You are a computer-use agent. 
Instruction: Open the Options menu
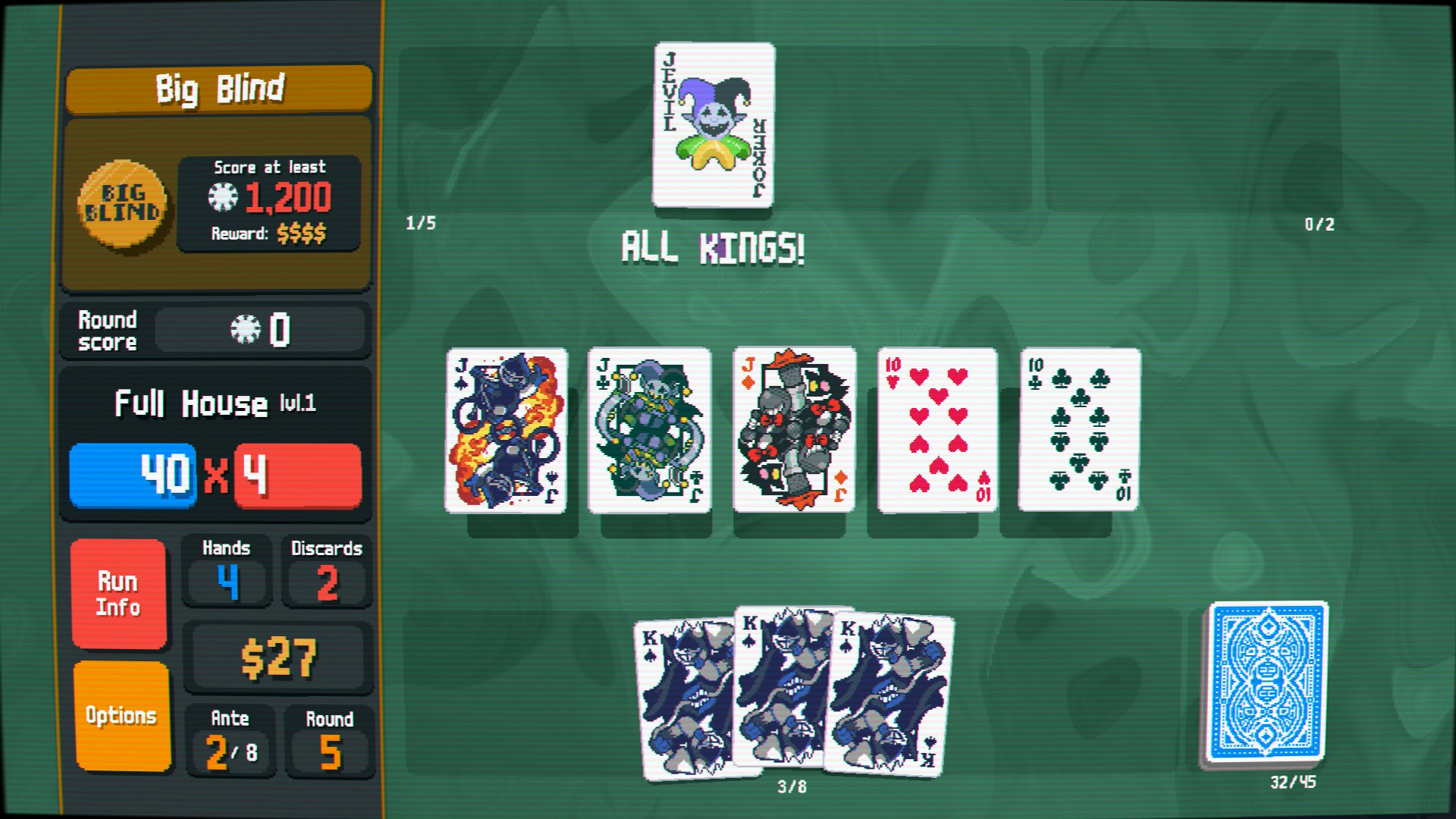[x=121, y=714]
